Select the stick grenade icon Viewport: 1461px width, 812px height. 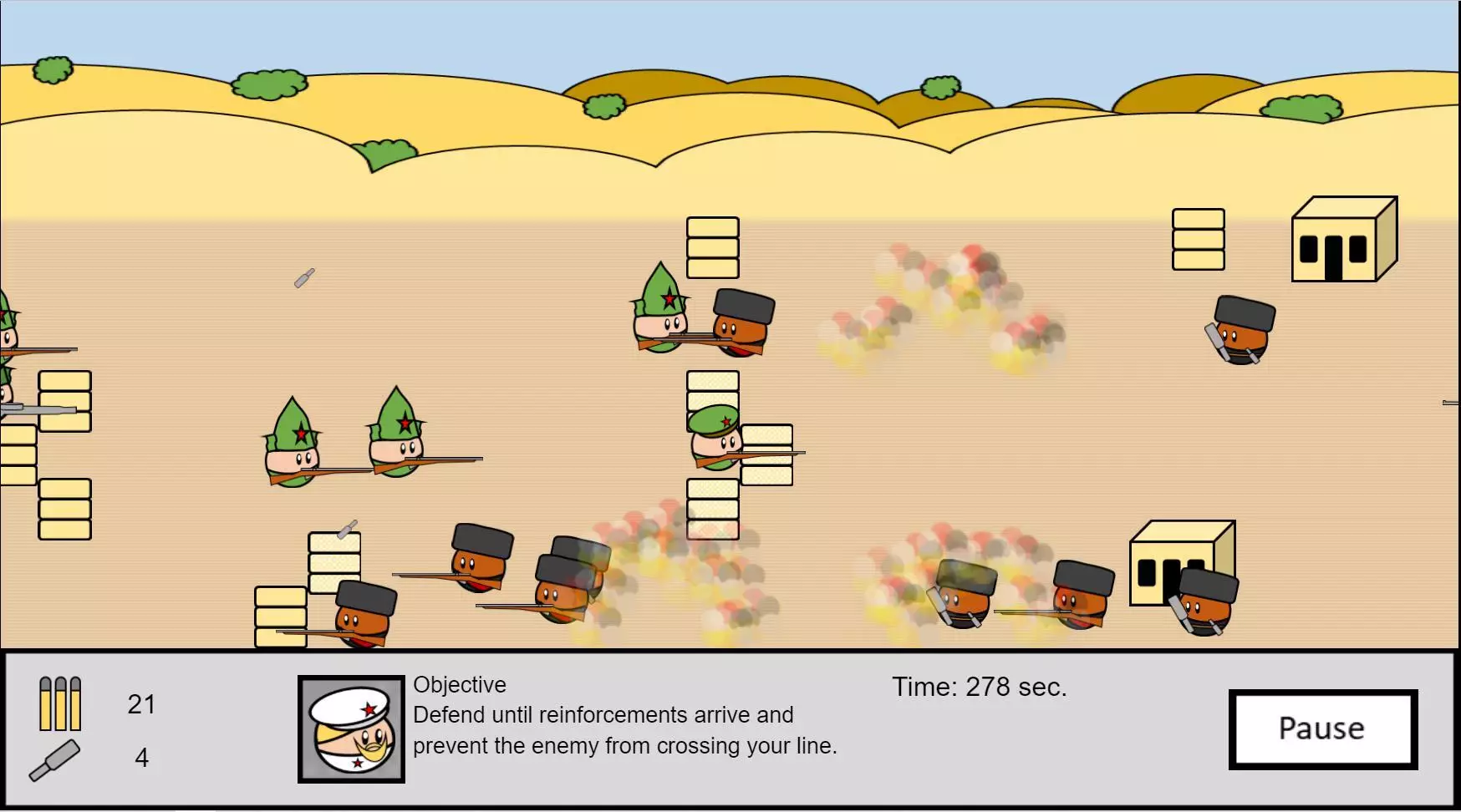point(55,760)
